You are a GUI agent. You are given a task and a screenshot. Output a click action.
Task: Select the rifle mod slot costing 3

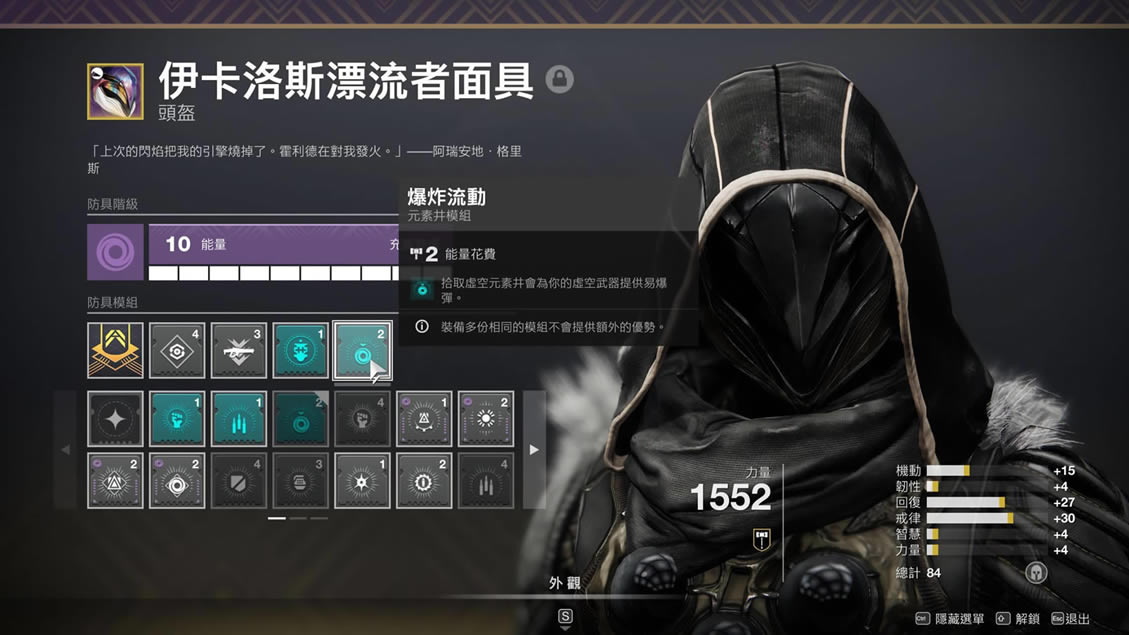[239, 350]
